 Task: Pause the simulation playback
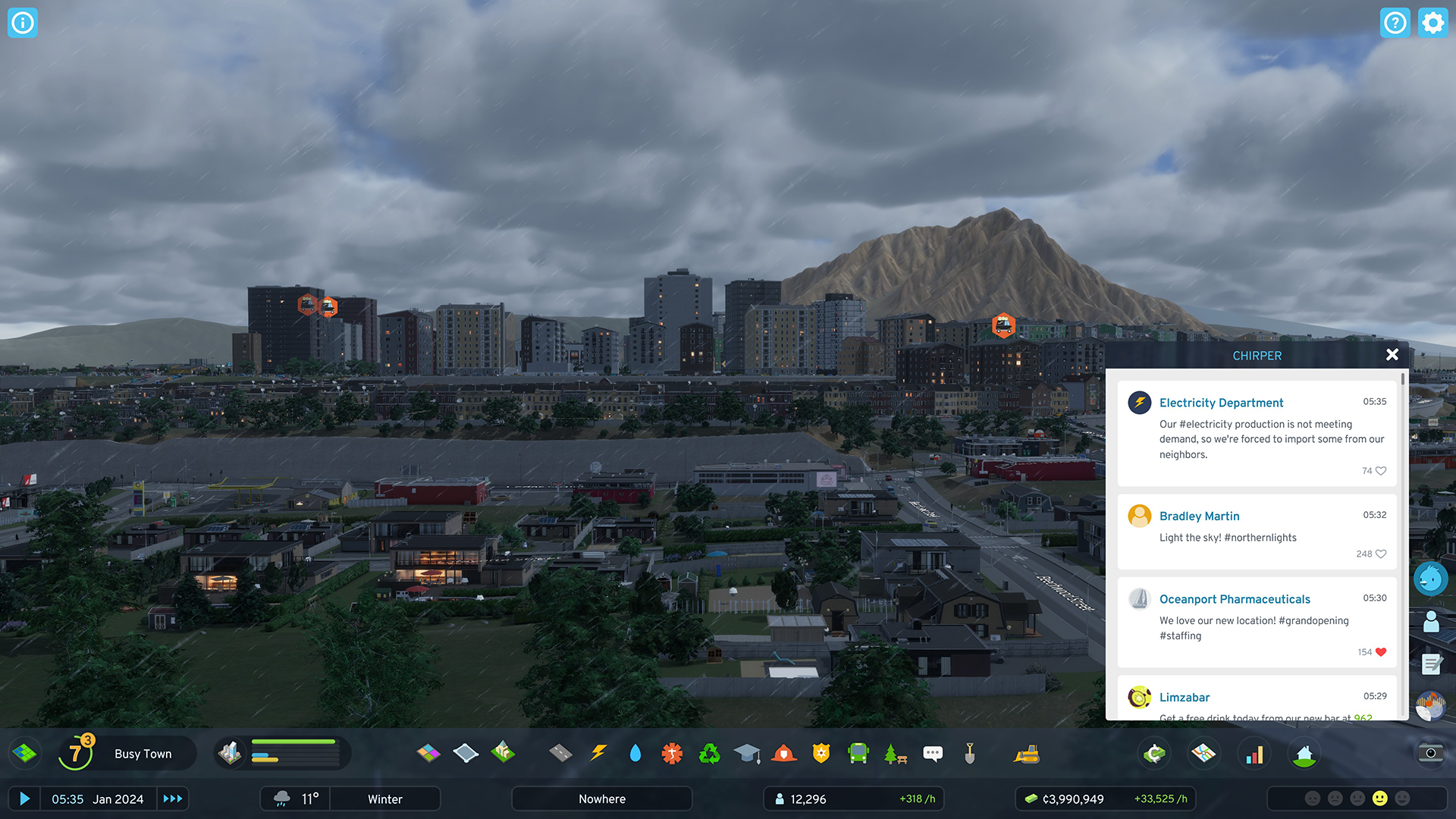tap(25, 799)
